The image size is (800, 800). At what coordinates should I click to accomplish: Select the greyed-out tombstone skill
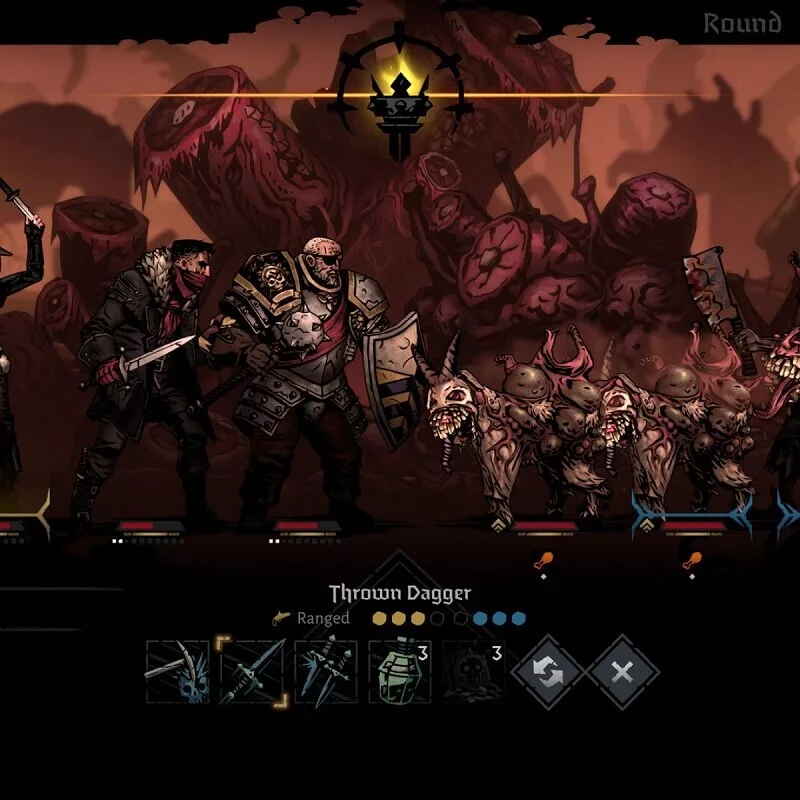(x=474, y=672)
